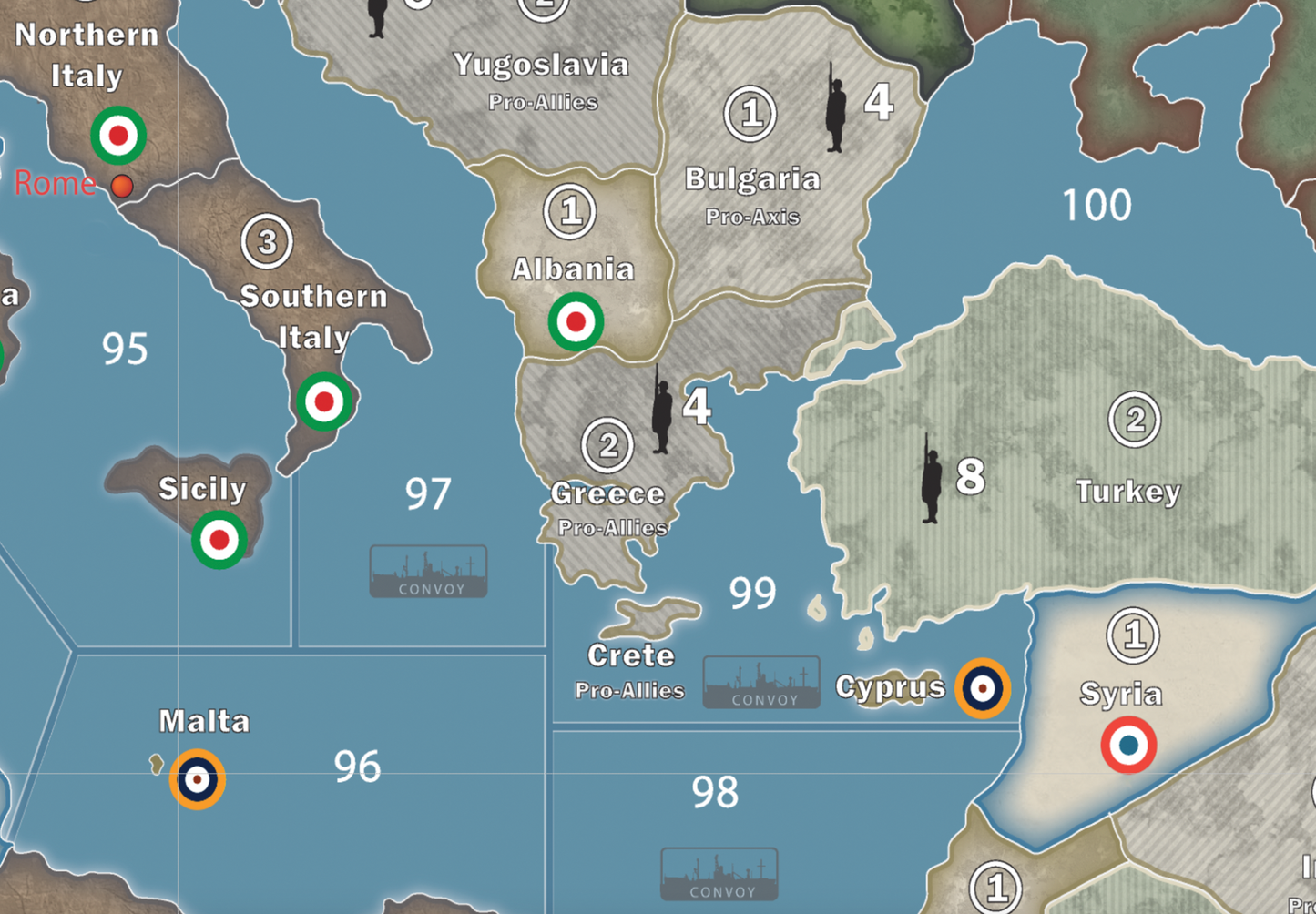The image size is (1316, 914).
Task: Click the Malta British roundel
Action: 198,779
